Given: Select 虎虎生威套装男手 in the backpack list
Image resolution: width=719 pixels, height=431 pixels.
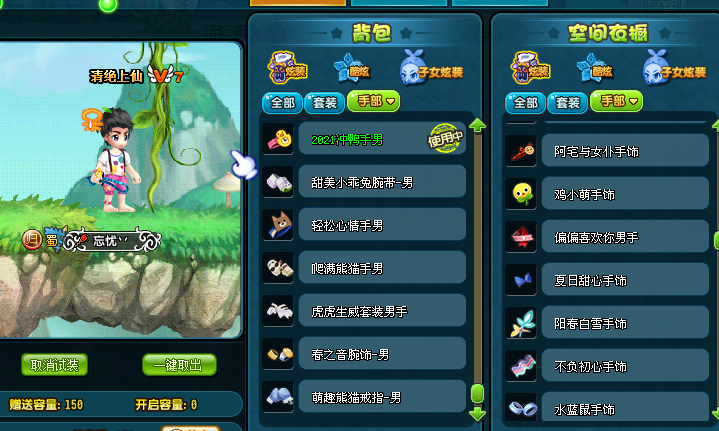Looking at the screenshot, I should pyautogui.click(x=364, y=311).
